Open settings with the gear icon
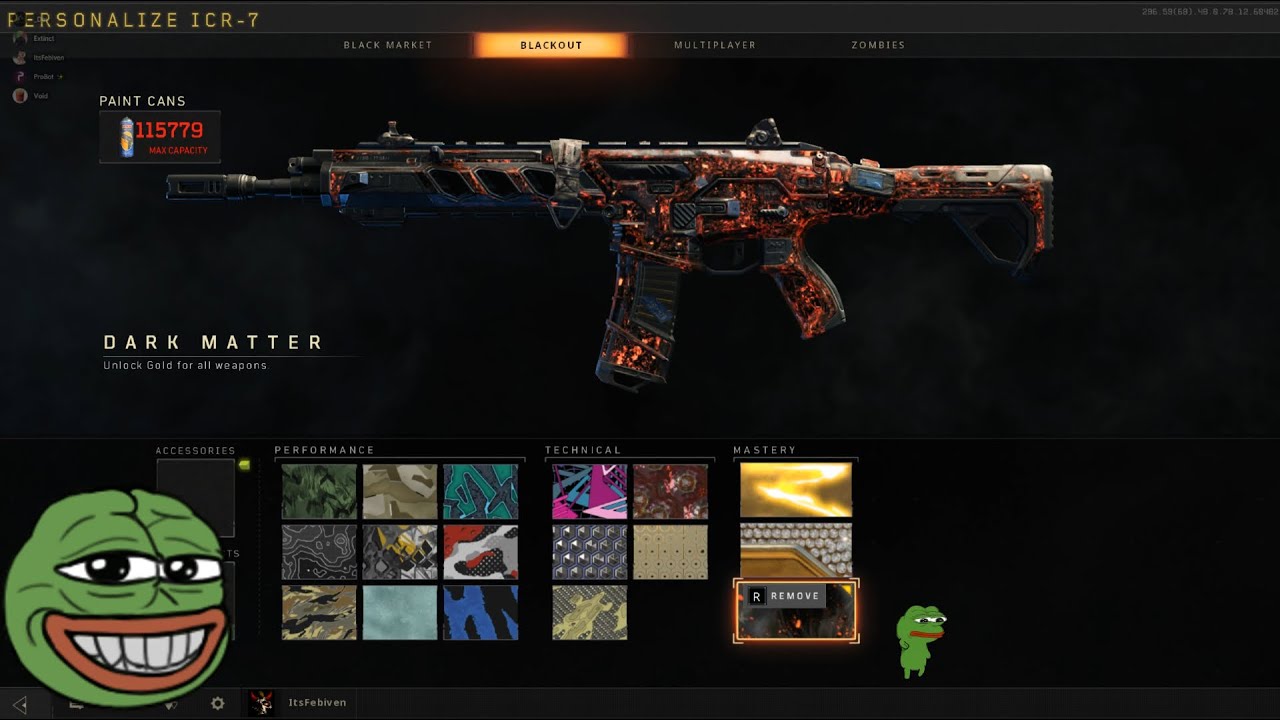Screen dimensions: 1280x720 pos(218,703)
